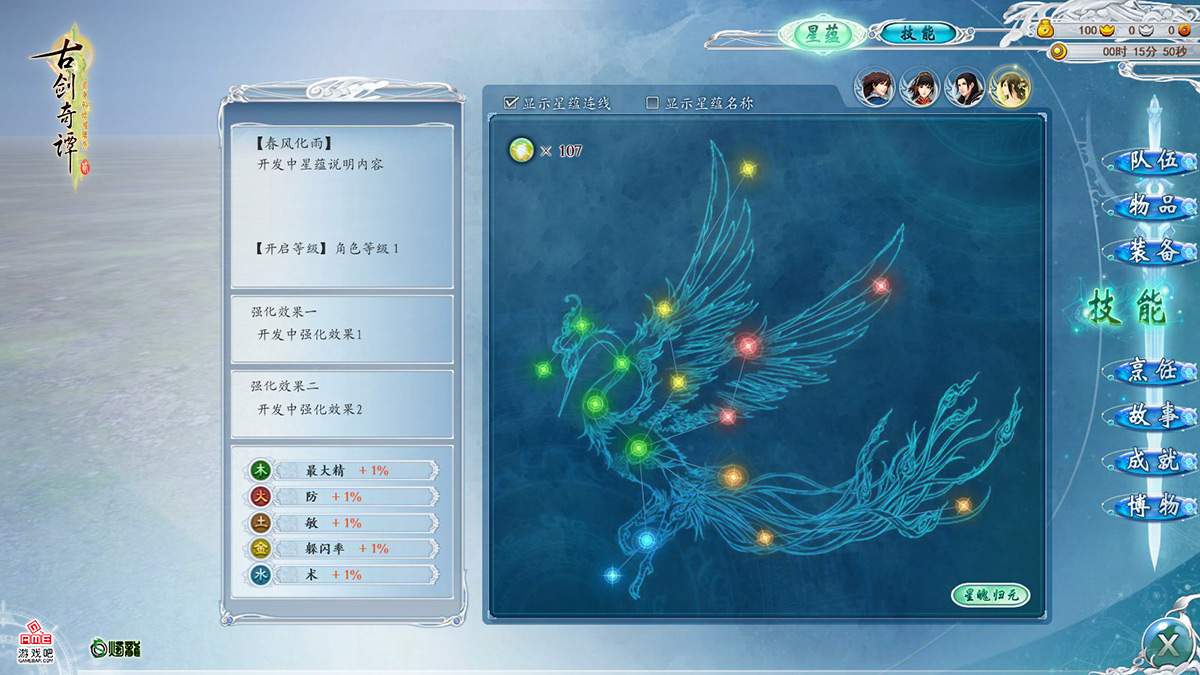Viewport: 1200px width, 675px height.
Task: Select the gold-ringed woman portrait
Action: tap(1009, 88)
